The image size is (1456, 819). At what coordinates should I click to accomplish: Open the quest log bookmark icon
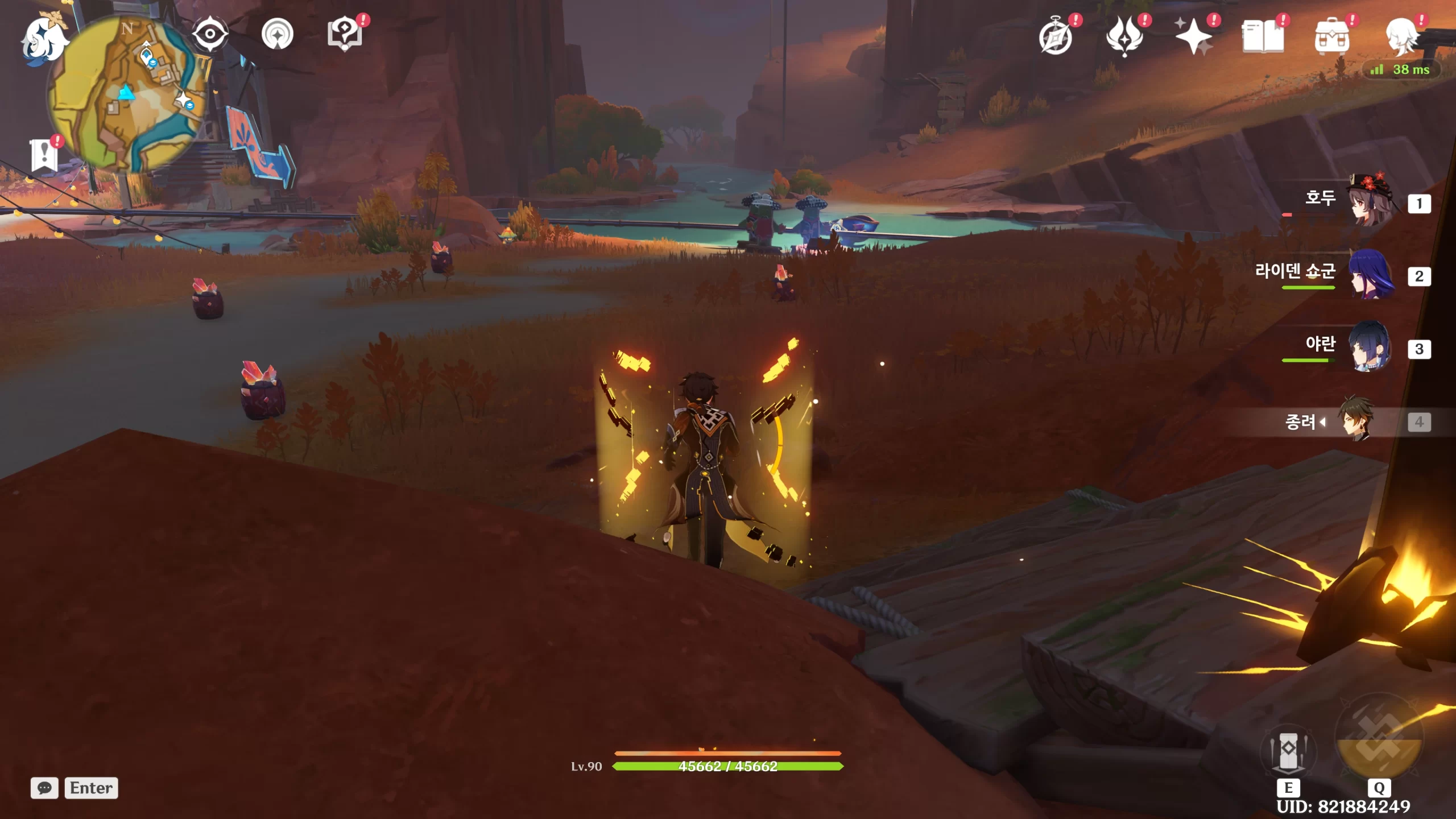pos(44,155)
